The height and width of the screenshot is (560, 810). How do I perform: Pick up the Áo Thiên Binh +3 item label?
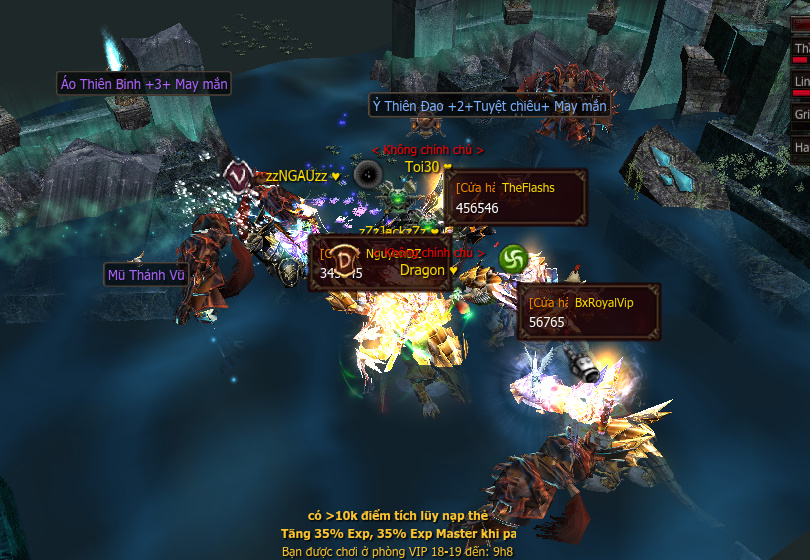pos(144,85)
